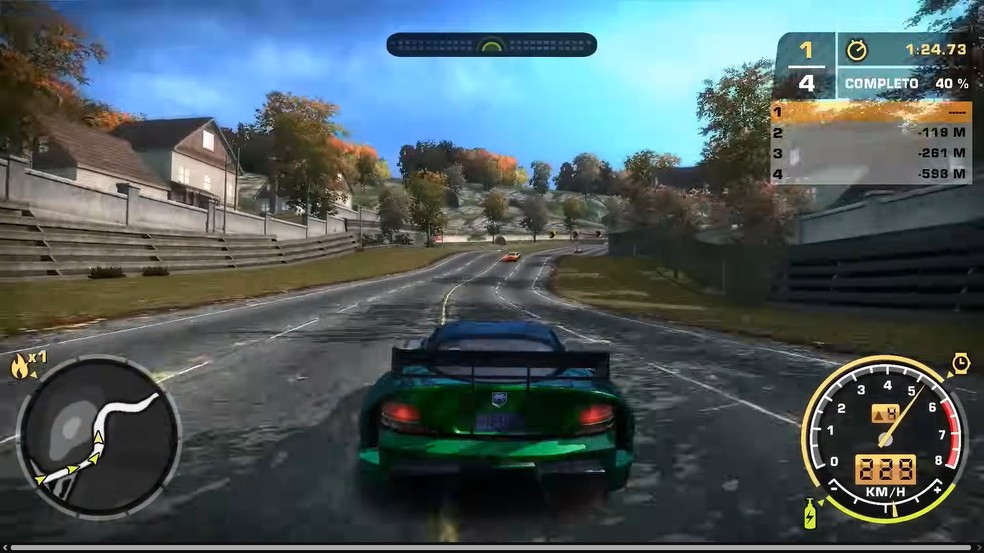Select the second place row showing -119 M
This screenshot has height=553, width=984.
click(871, 132)
